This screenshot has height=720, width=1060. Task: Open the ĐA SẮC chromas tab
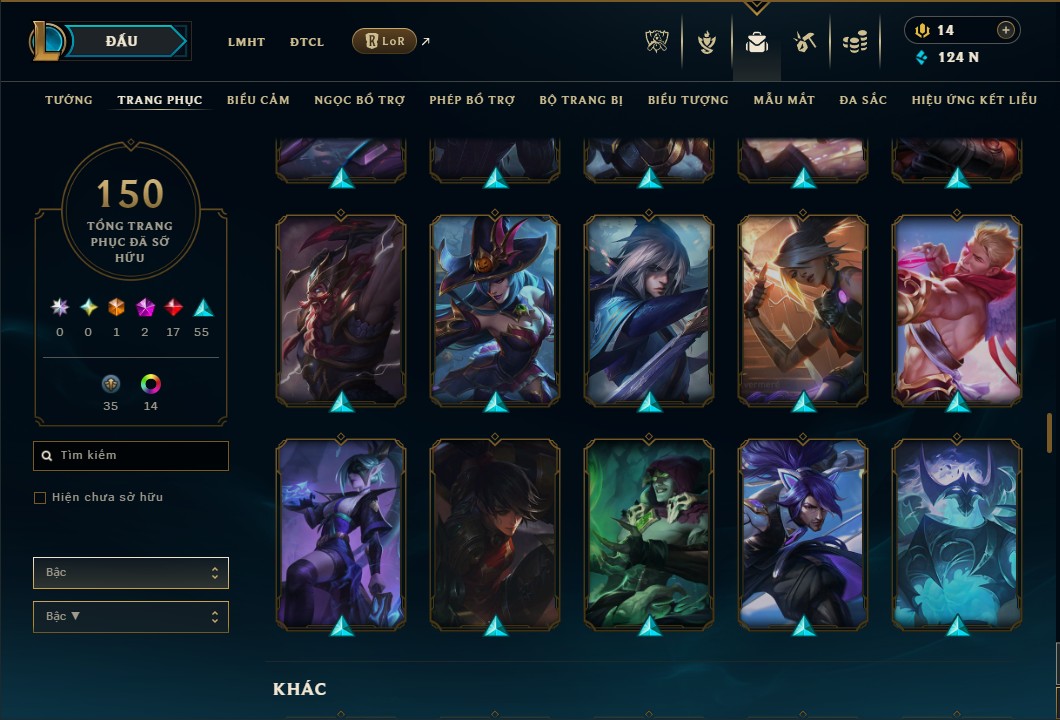click(863, 100)
